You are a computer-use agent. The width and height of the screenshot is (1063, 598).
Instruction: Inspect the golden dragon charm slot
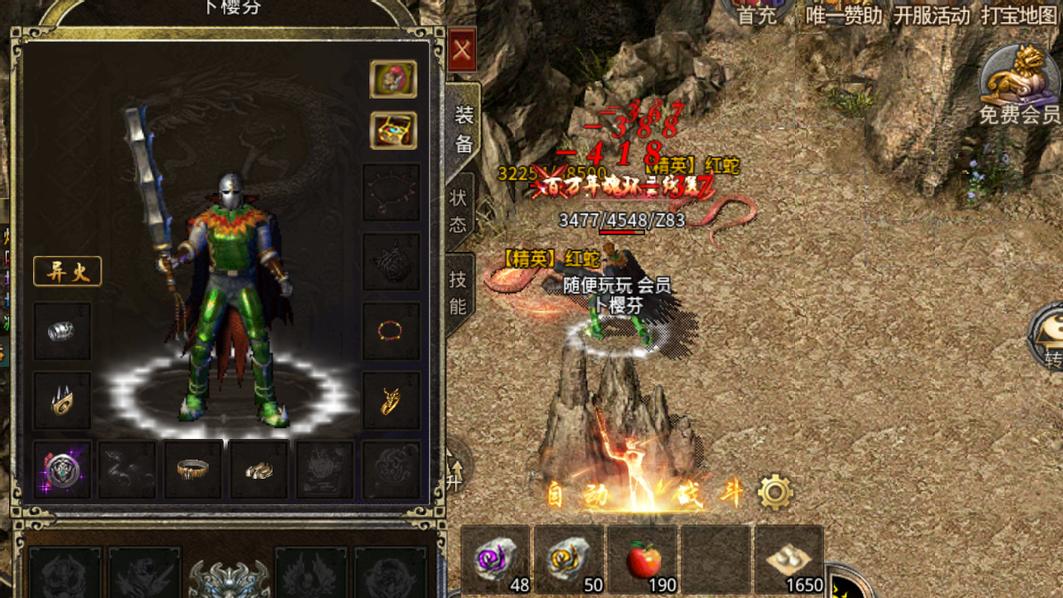pyautogui.click(x=391, y=400)
